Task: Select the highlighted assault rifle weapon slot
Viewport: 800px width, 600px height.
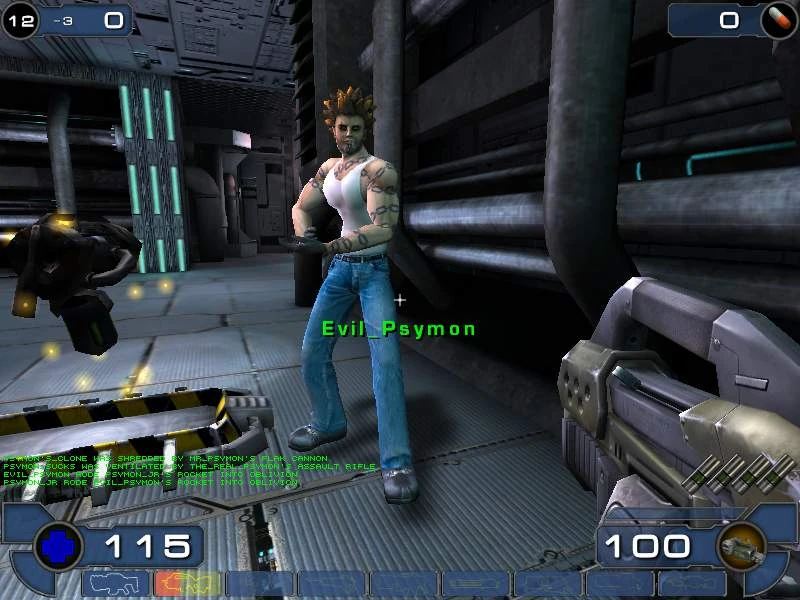Action: point(187,584)
